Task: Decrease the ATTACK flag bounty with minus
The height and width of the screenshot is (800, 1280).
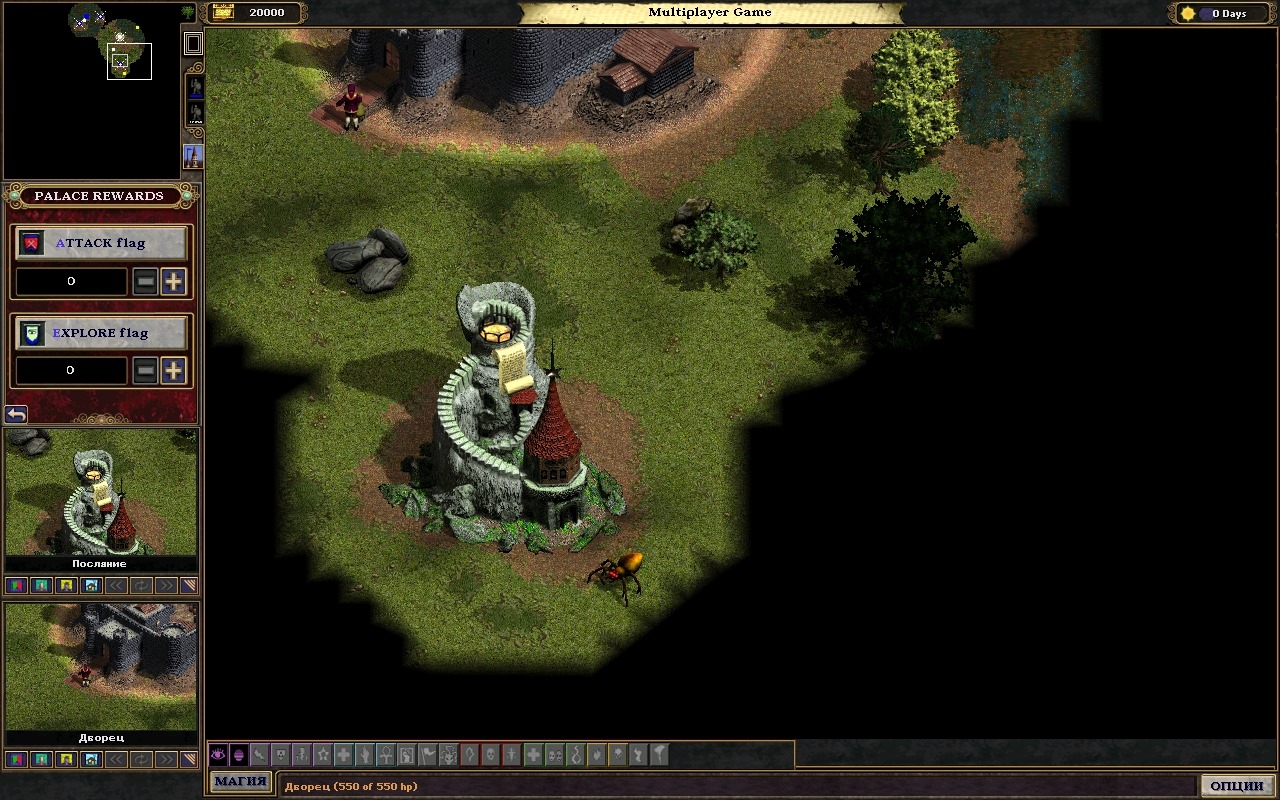Action: 146,282
